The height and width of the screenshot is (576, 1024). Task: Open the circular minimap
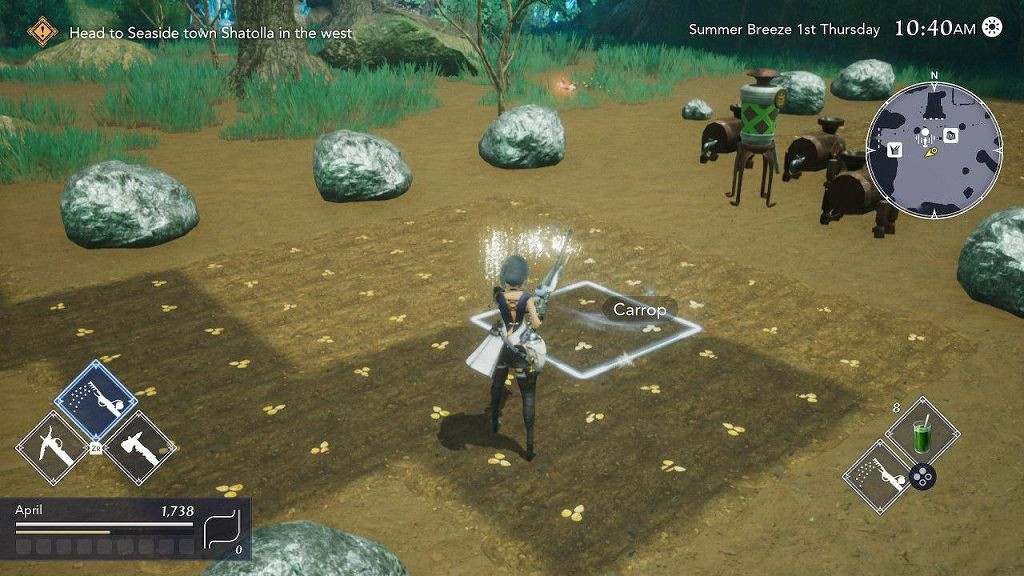tap(934, 149)
